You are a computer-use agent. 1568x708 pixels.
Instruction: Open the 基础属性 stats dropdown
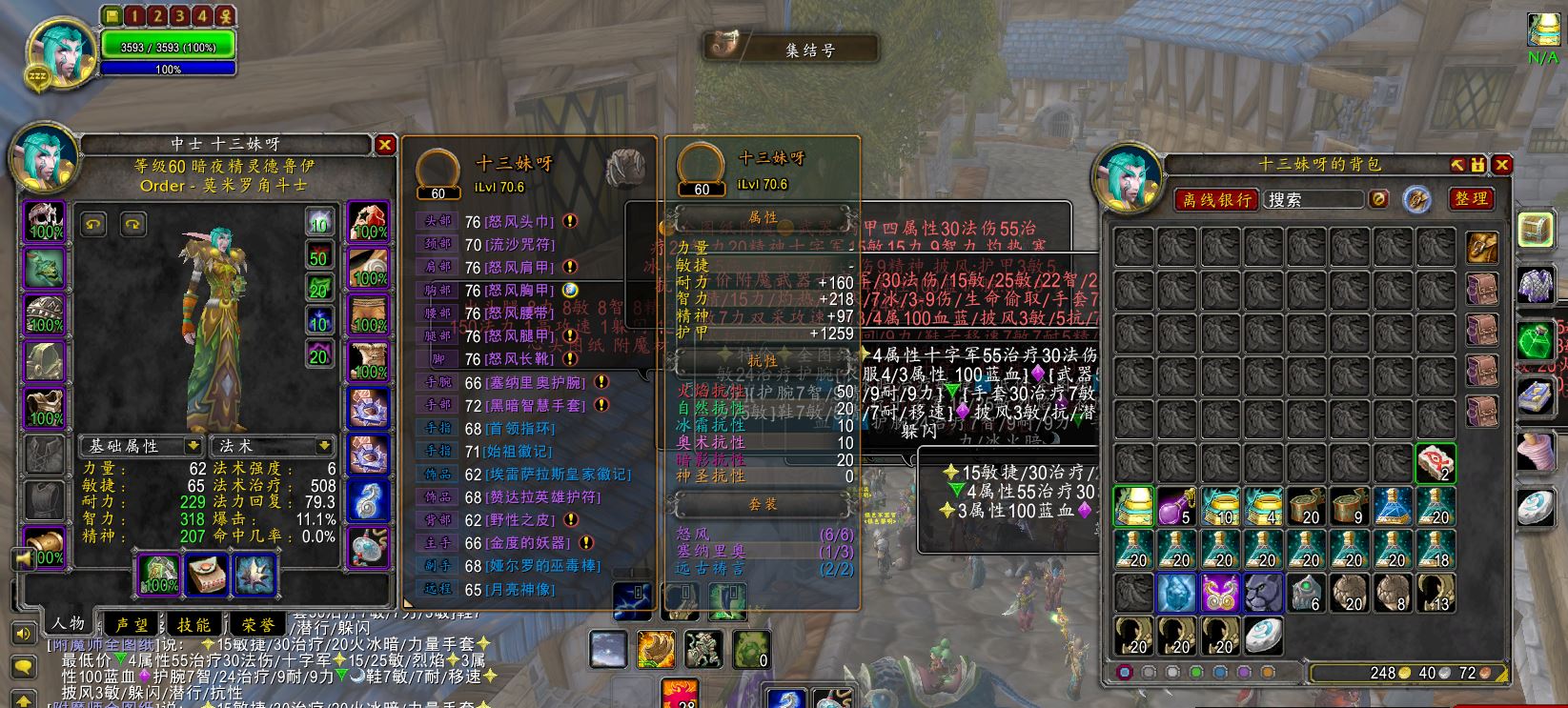140,446
